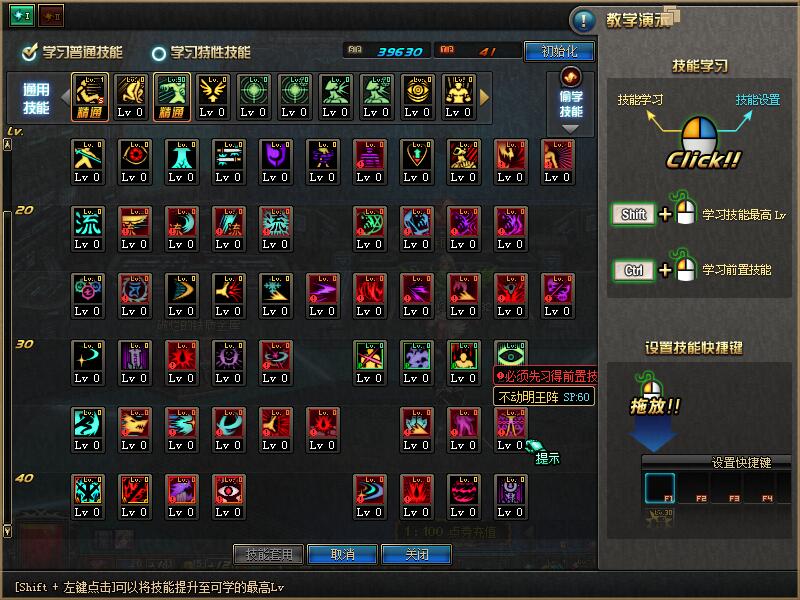Select the golden winged general skill

pyautogui.click(x=212, y=92)
